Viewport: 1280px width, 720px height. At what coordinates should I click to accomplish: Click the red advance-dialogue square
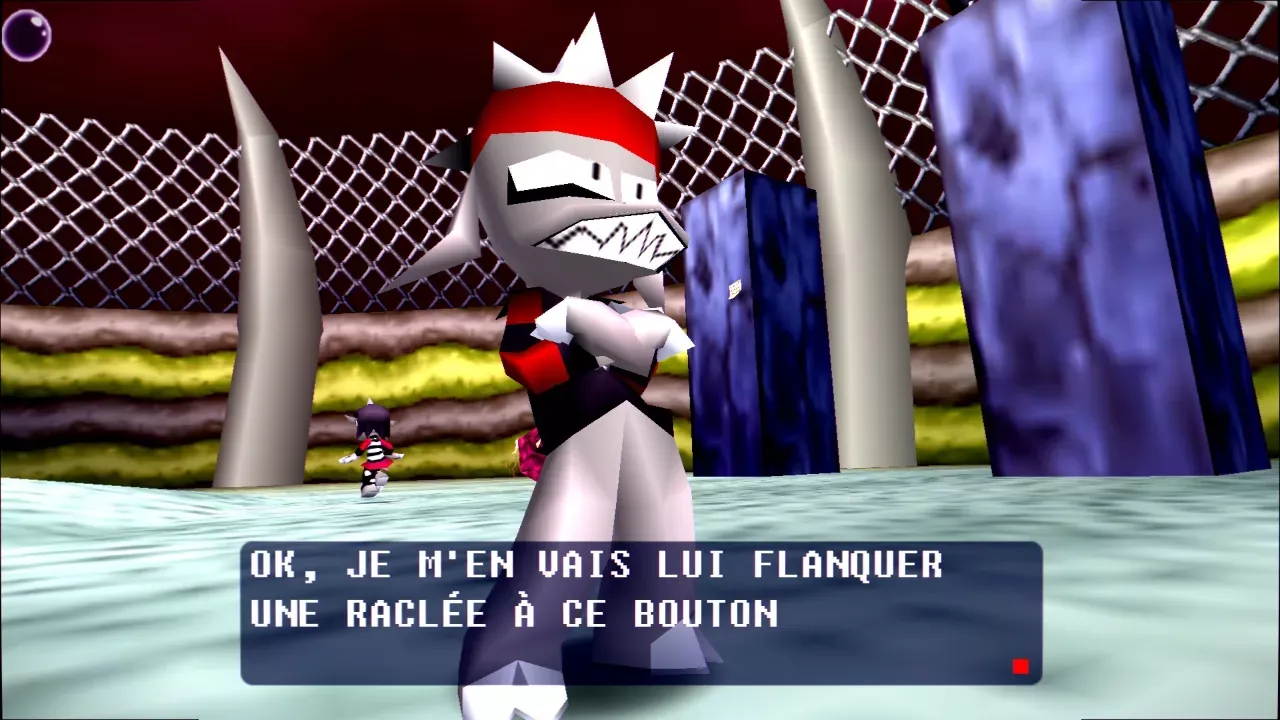pyautogui.click(x=1020, y=665)
